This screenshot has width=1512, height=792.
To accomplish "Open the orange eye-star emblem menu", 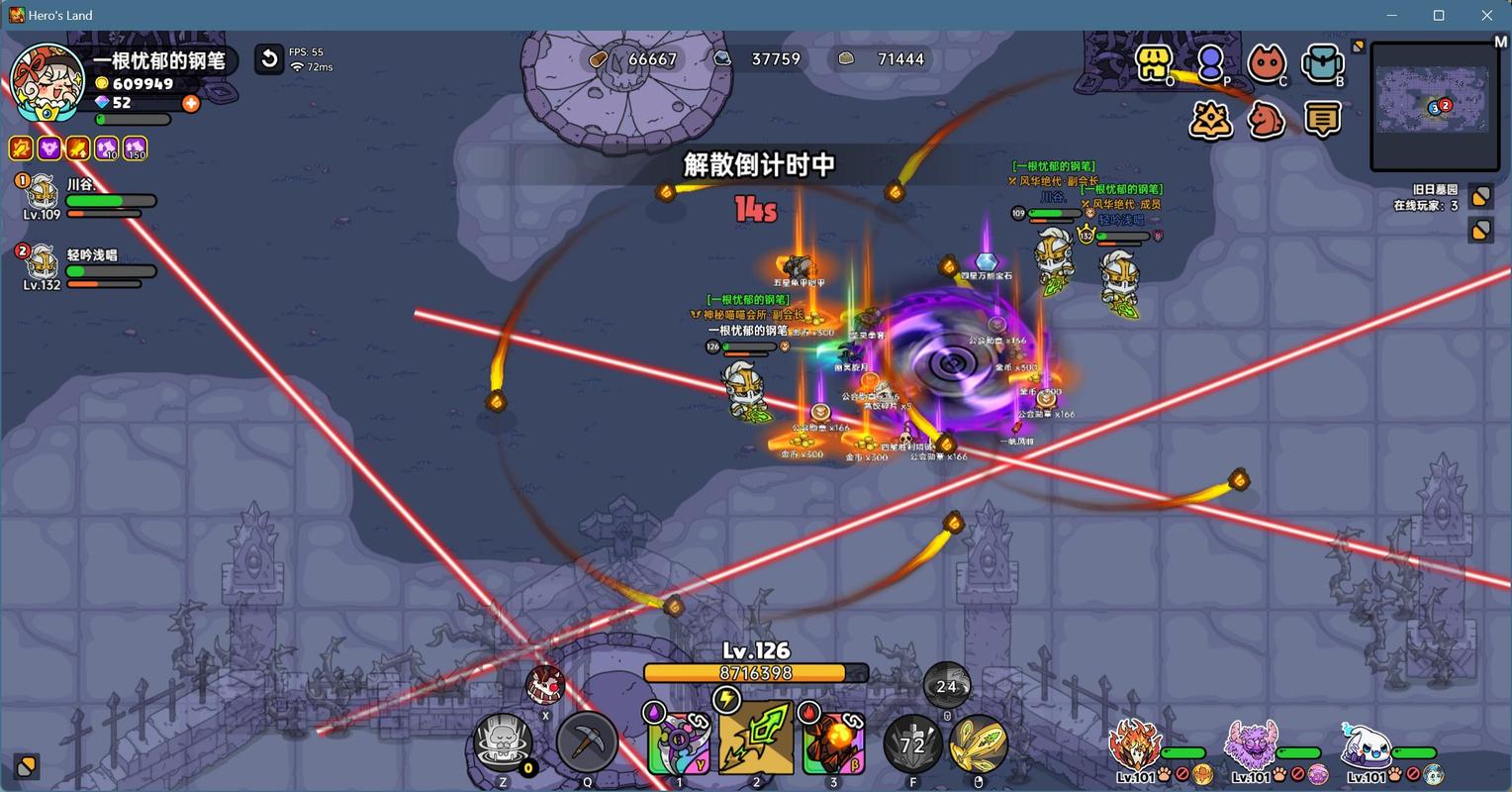I will point(1210,120).
